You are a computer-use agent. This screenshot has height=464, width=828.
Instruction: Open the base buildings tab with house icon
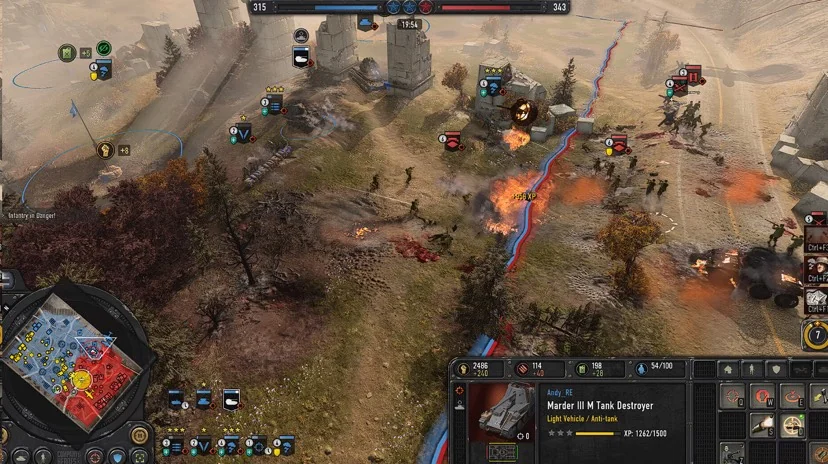[729, 369]
